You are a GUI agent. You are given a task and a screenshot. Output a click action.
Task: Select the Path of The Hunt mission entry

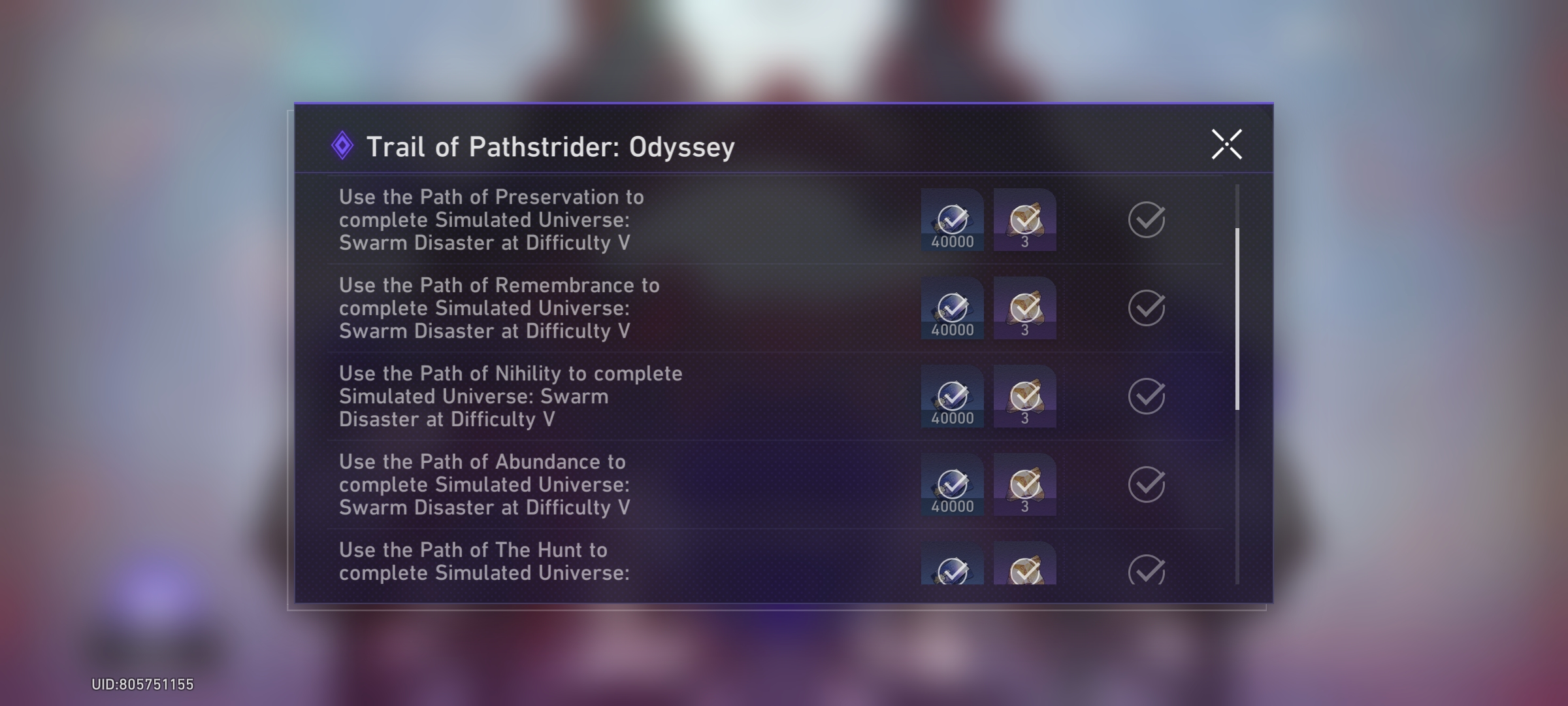click(588, 562)
